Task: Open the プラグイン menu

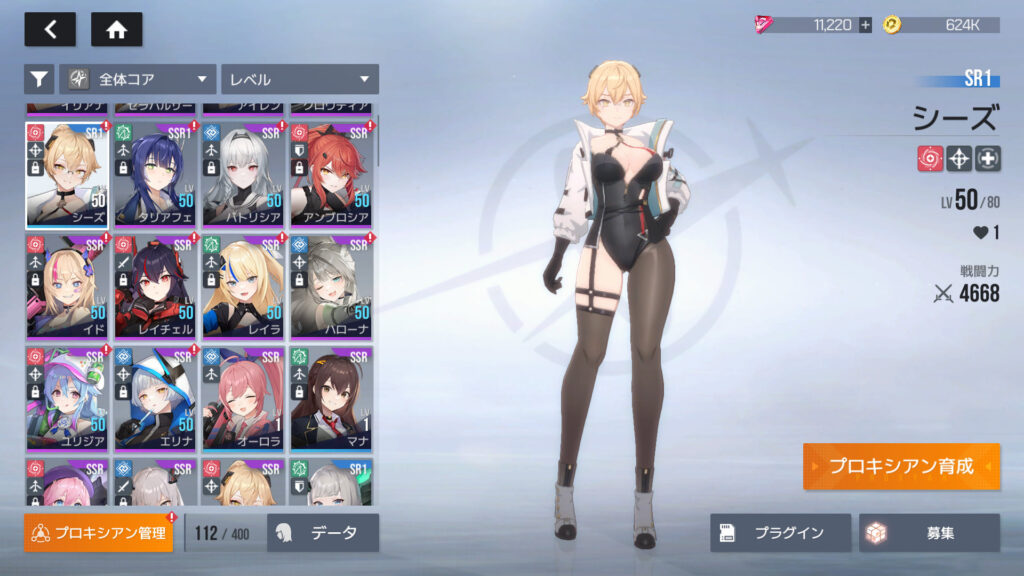Action: click(780, 533)
